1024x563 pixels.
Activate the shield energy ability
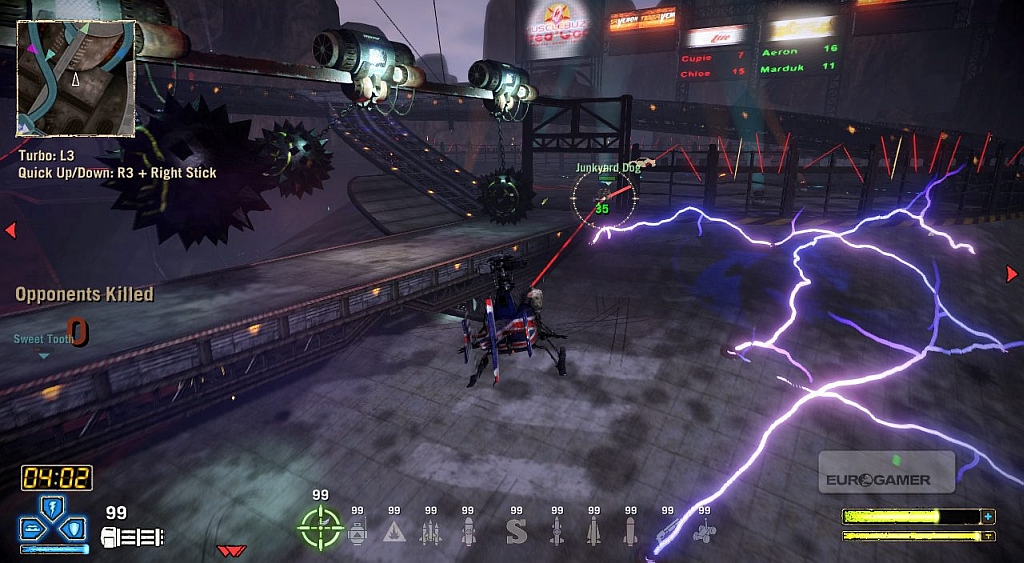click(x=74, y=528)
